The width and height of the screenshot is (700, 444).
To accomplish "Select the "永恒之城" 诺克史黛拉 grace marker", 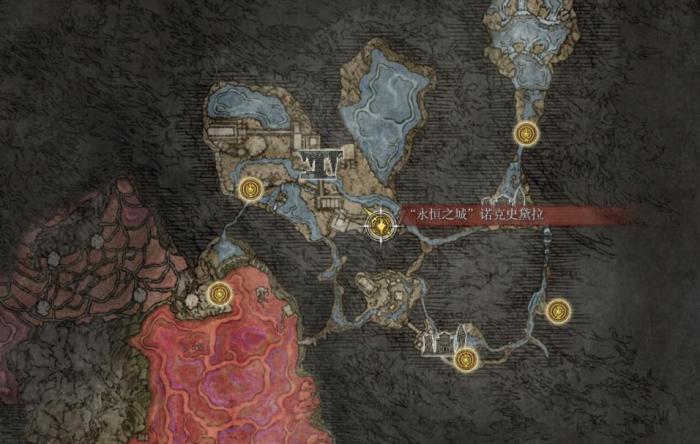I will click(x=380, y=226).
